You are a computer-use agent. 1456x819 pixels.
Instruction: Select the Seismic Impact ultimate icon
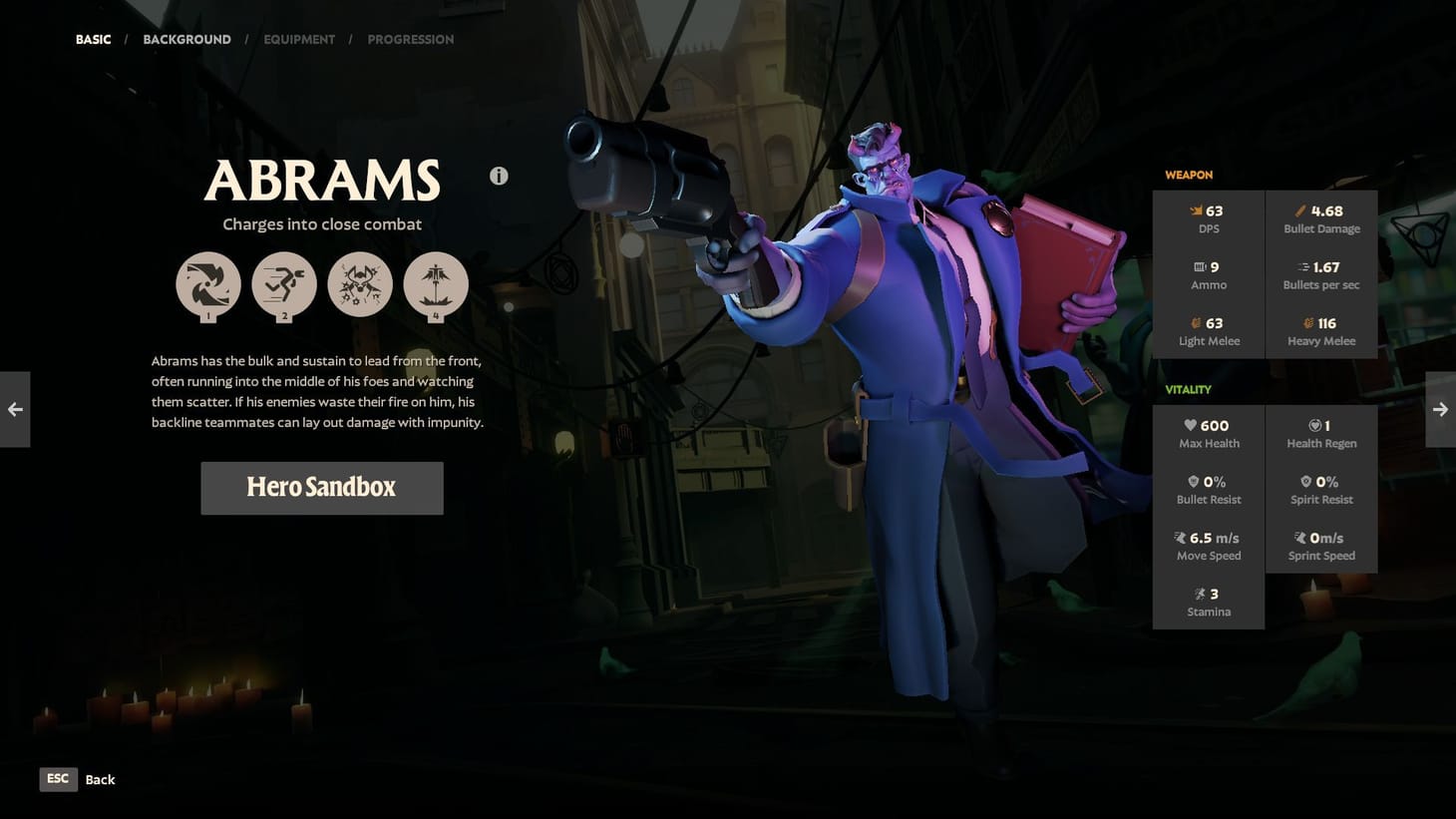point(436,285)
